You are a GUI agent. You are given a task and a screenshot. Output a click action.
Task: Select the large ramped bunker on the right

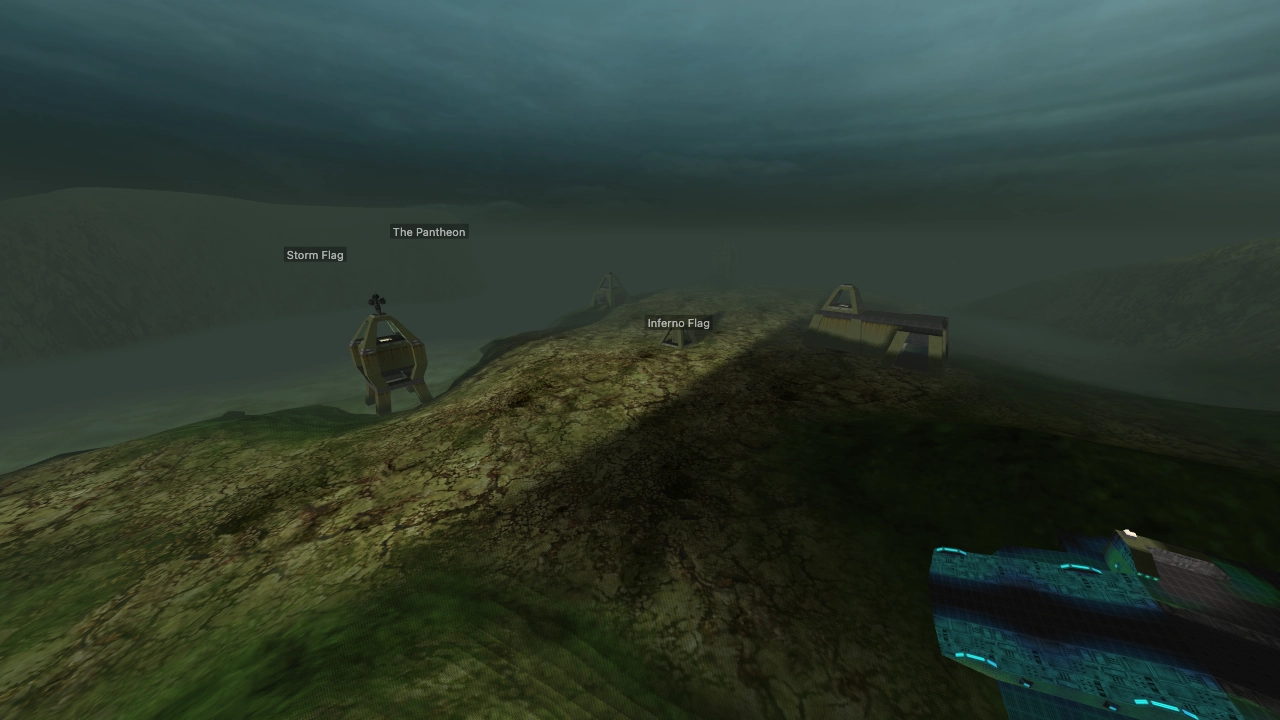point(880,325)
